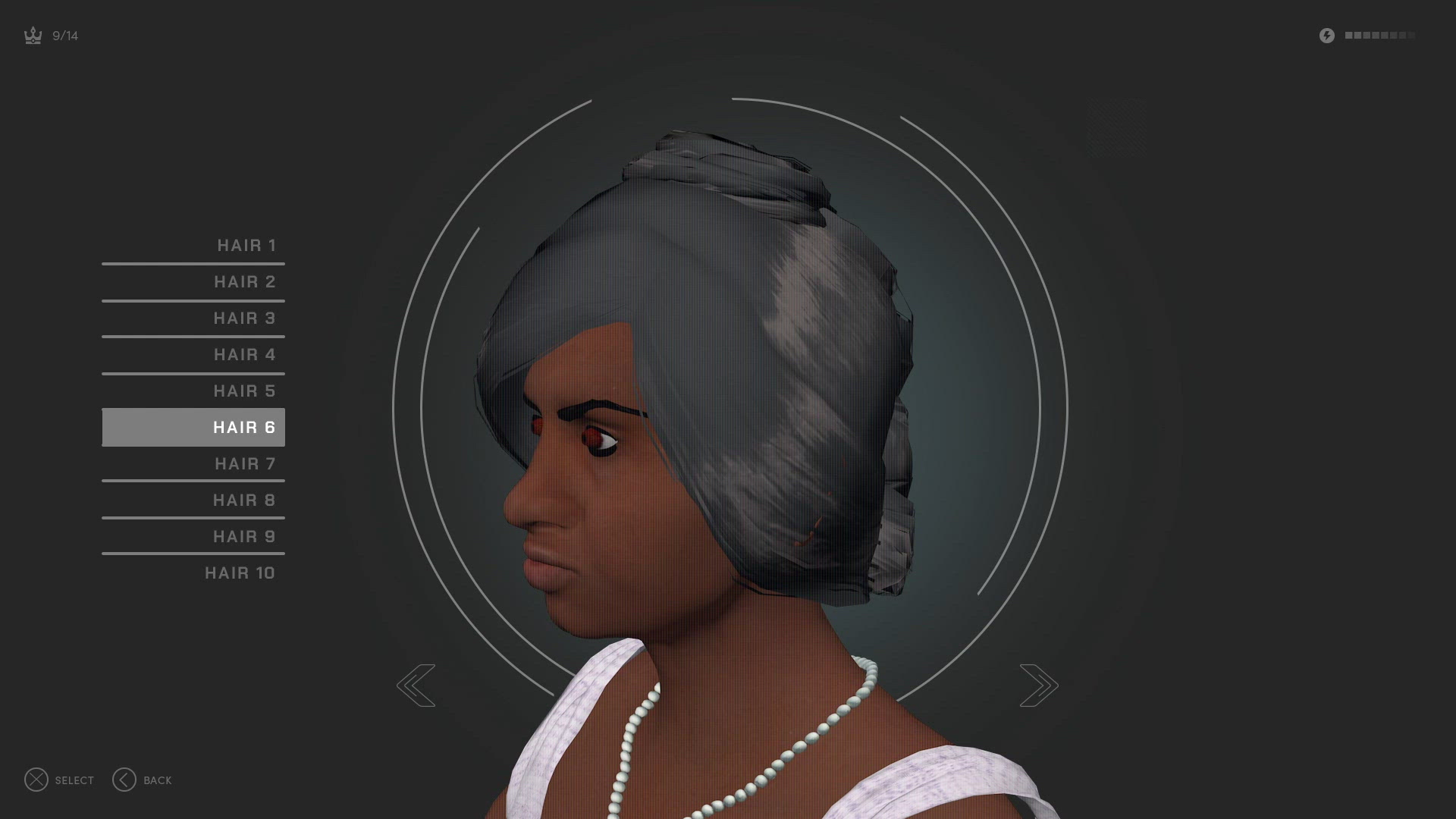Pick the HAIR 10 hairstyle option
Viewport: 1456px width, 819px height.
pos(241,573)
